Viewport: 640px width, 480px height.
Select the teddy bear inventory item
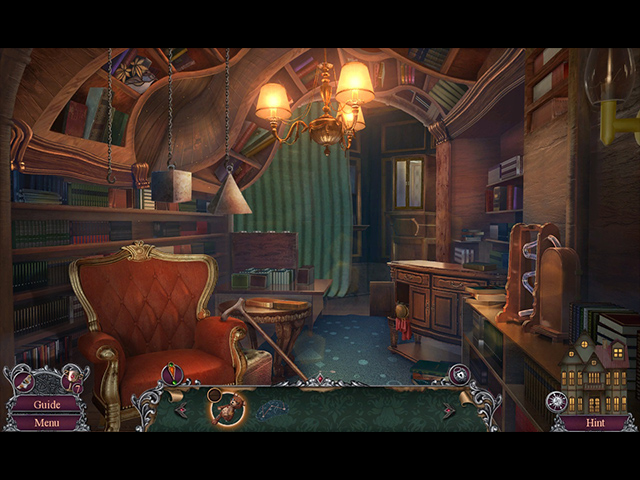227,406
